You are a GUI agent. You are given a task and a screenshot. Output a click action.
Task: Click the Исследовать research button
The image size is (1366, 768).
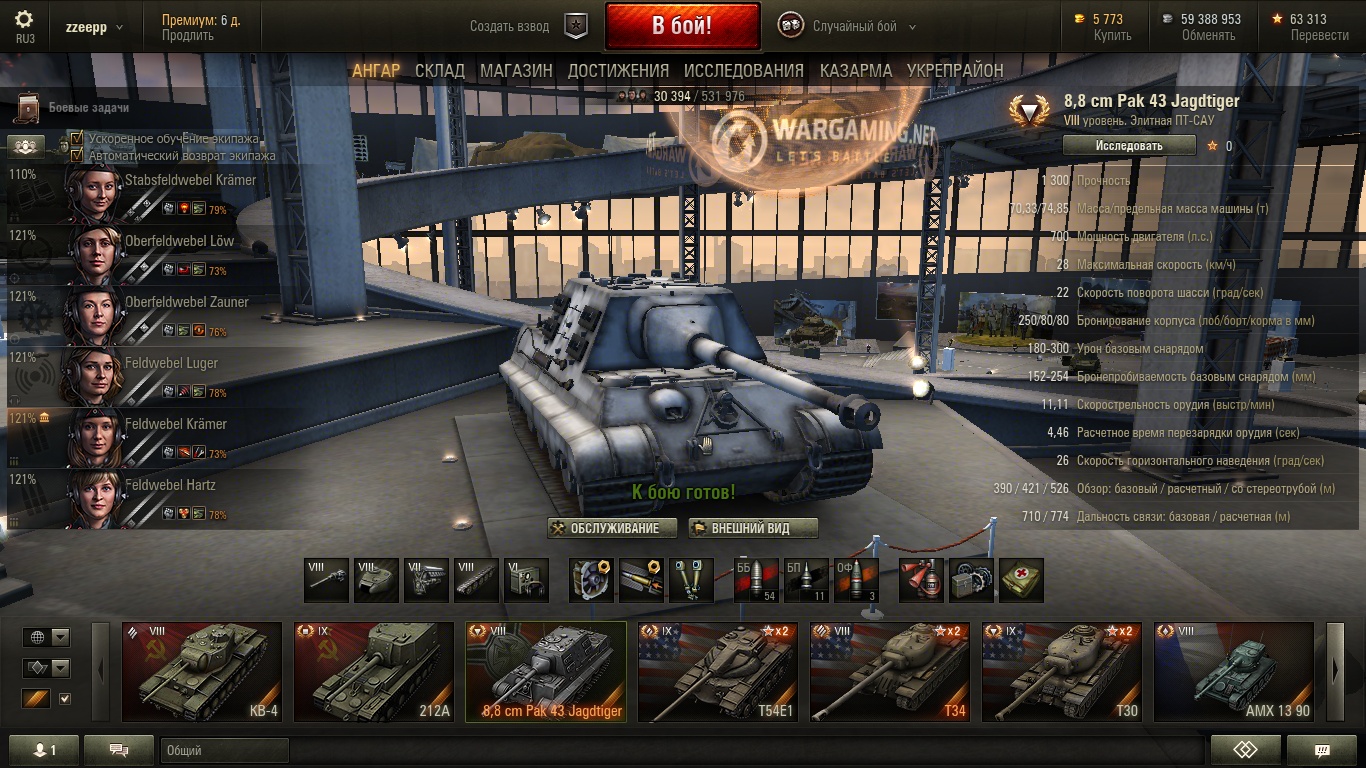tap(1129, 146)
